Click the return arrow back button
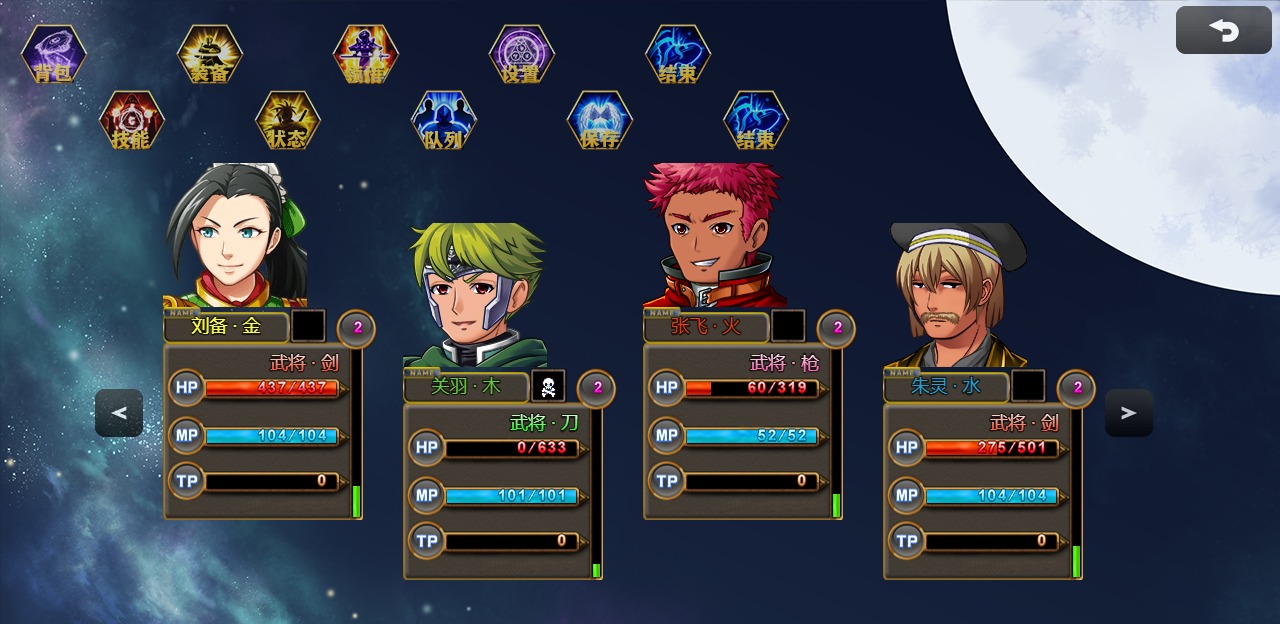 click(x=1223, y=31)
